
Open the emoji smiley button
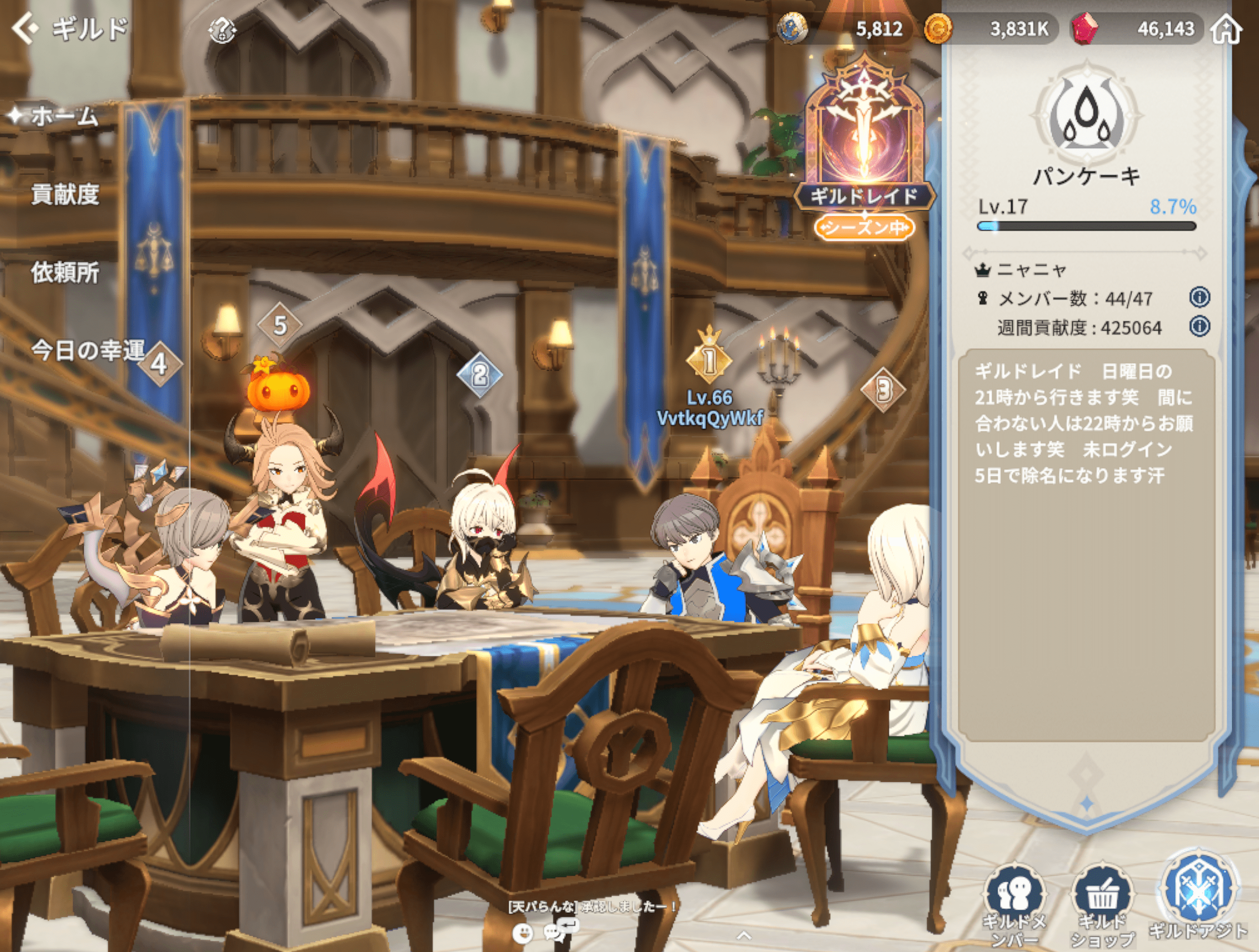(x=522, y=932)
